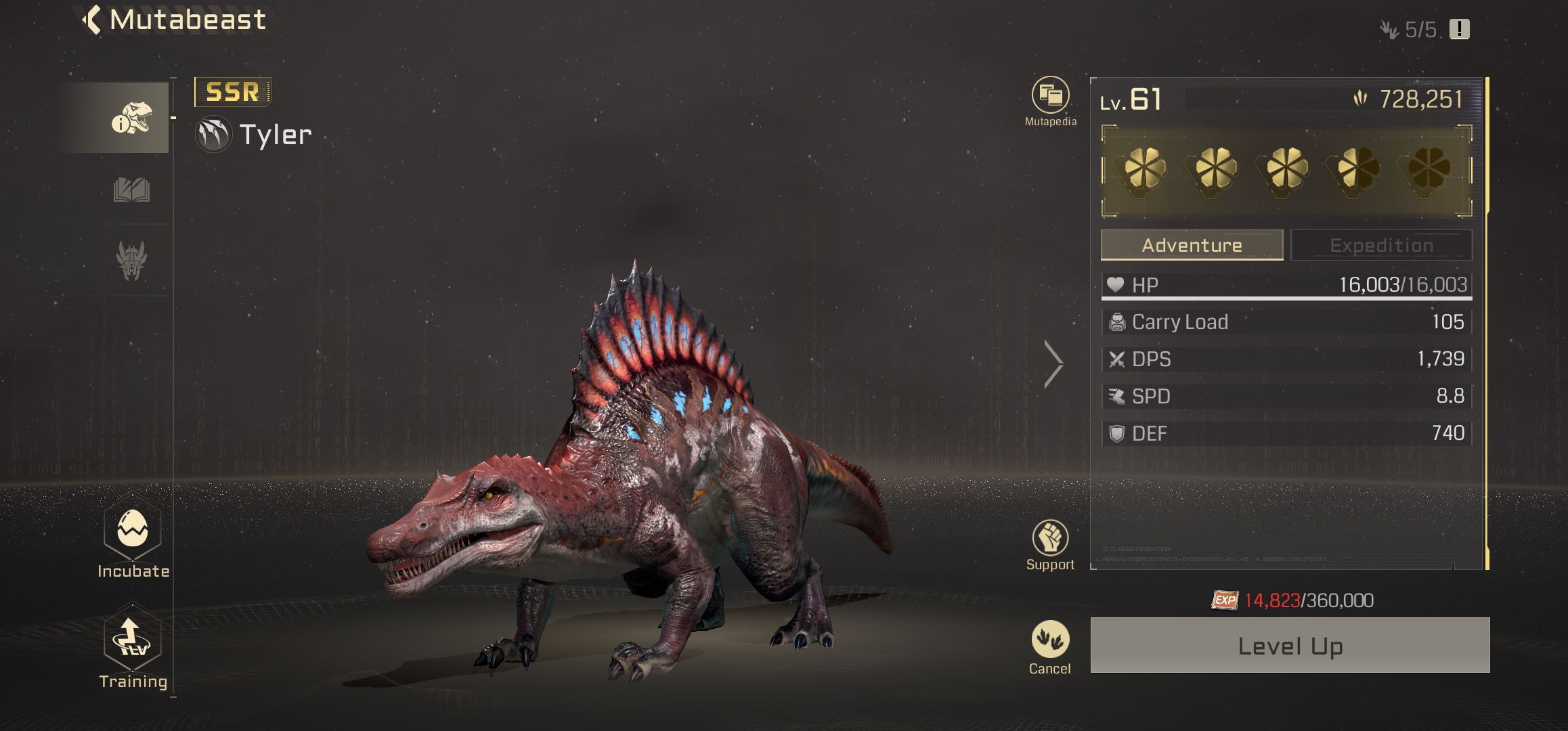Viewport: 1568px width, 731px height.
Task: Select the Adventure stats tab
Action: coord(1192,245)
